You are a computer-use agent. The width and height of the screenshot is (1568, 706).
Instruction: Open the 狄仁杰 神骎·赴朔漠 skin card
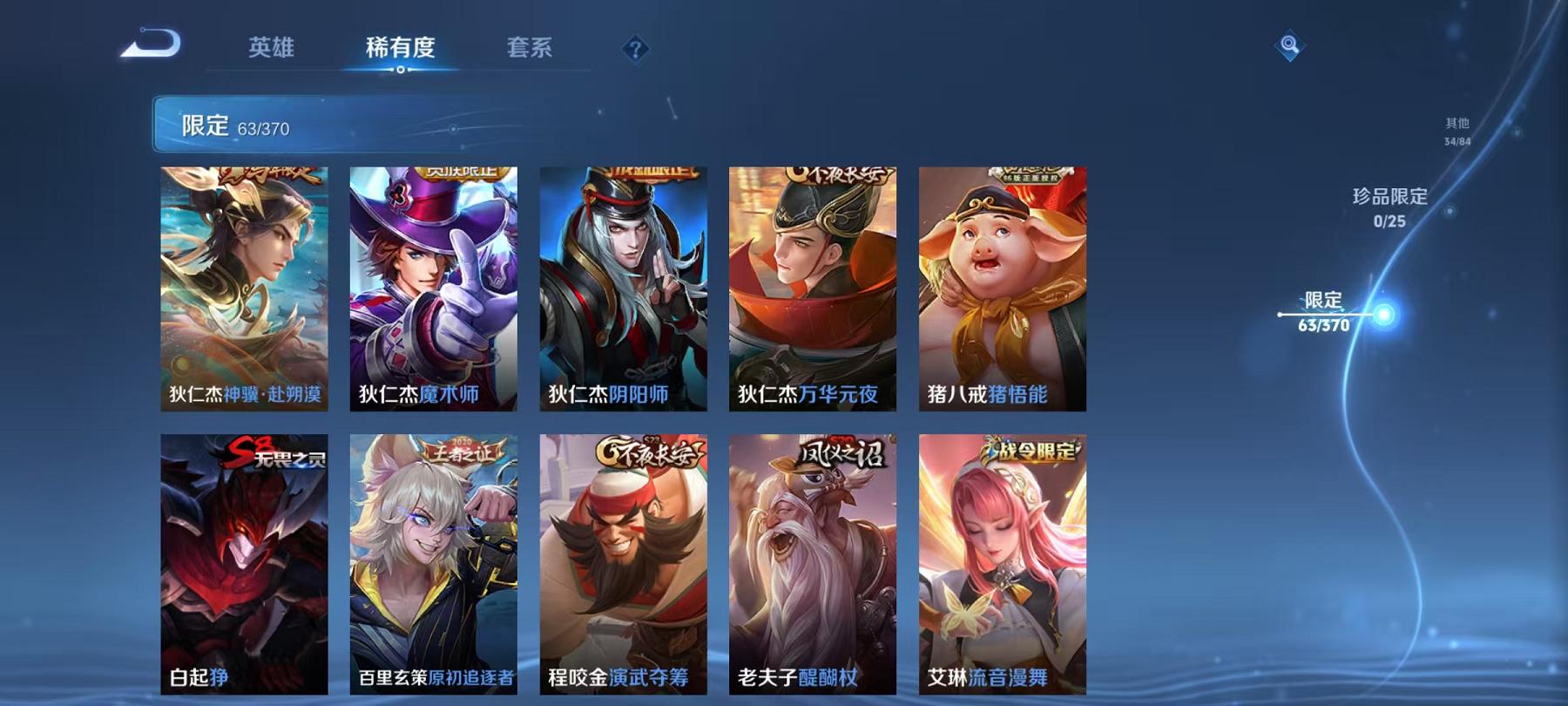point(246,288)
